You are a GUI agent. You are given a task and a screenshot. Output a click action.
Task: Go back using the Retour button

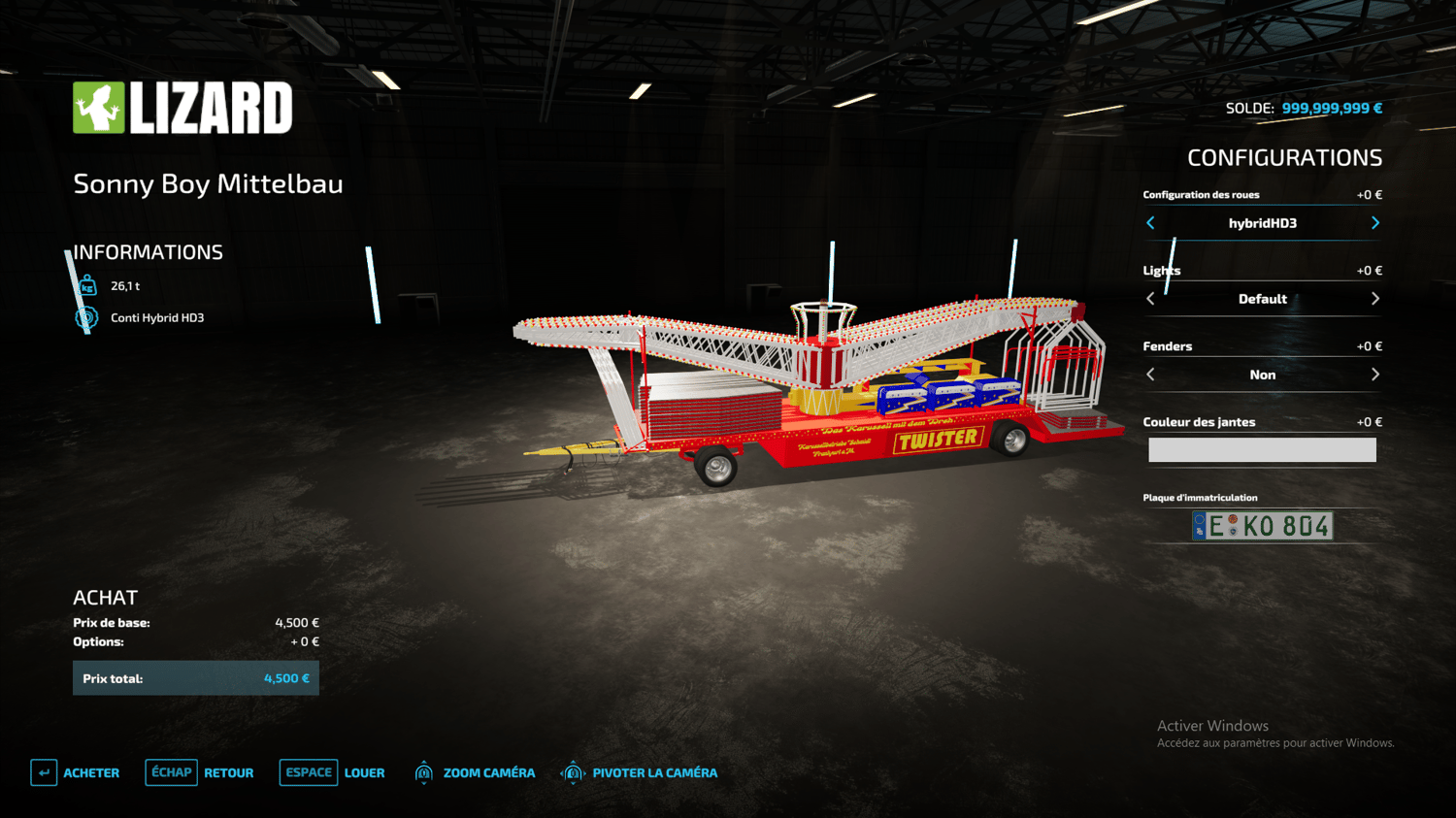200,772
